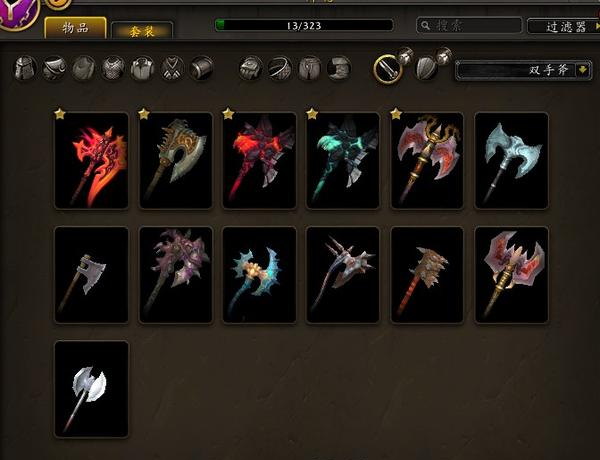This screenshot has width=600, height=460.
Task: Pick the silver-white double axe appearance
Action: pos(91,389)
